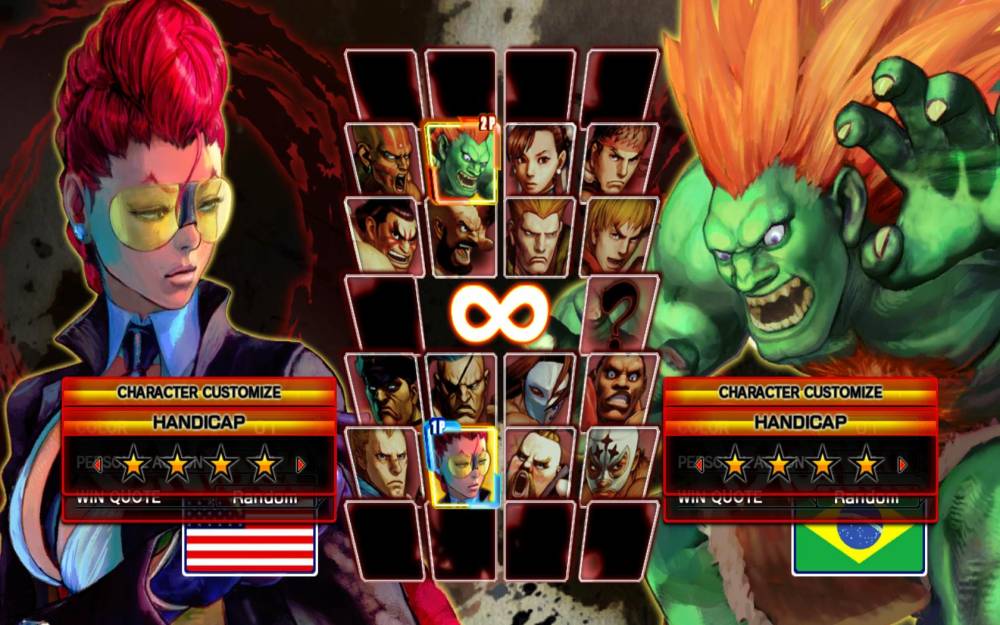Select Abel's portrait
The height and width of the screenshot is (625, 1000).
[x=385, y=463]
